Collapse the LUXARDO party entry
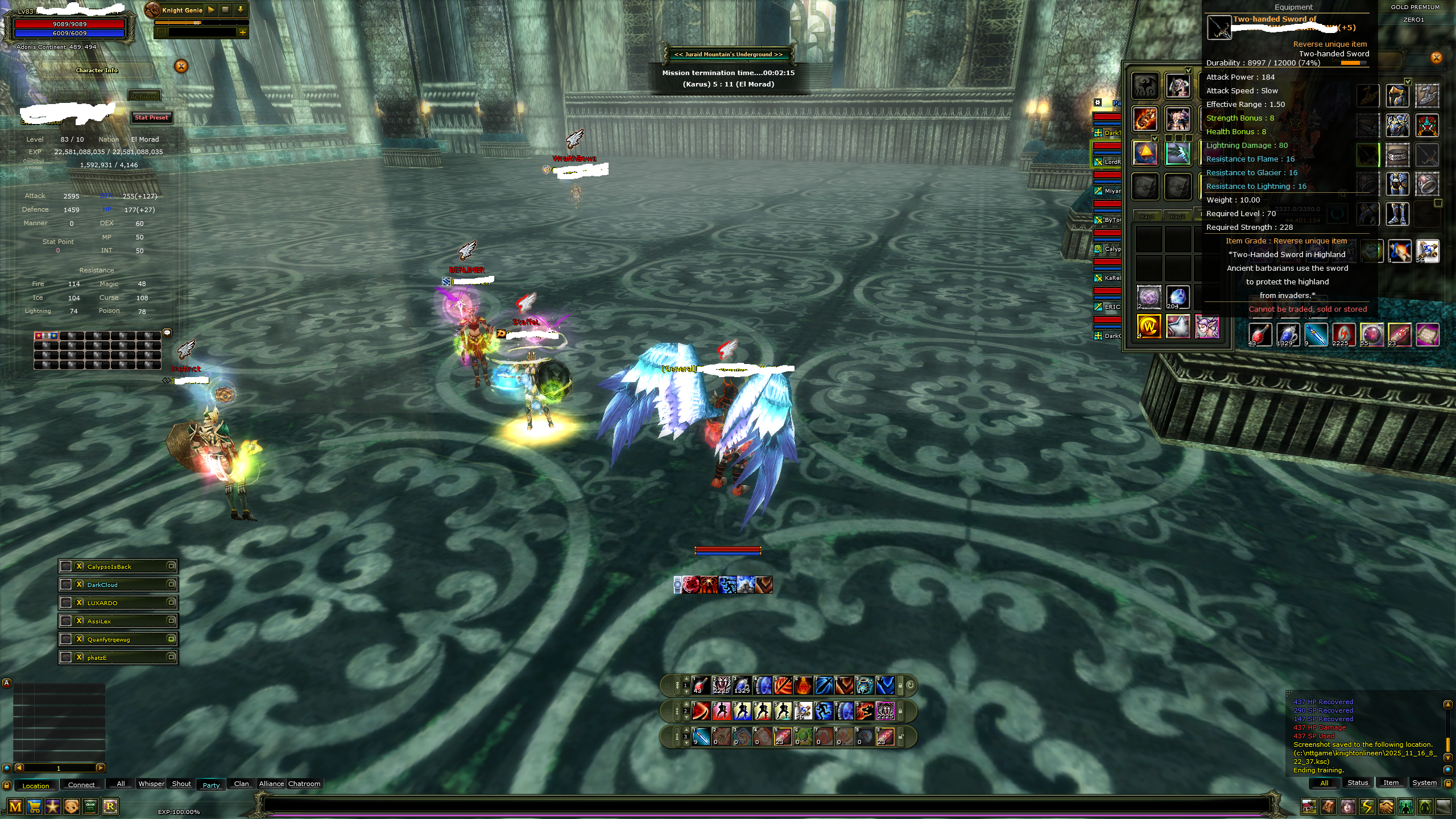Viewport: 1456px width, 819px height. point(172,602)
